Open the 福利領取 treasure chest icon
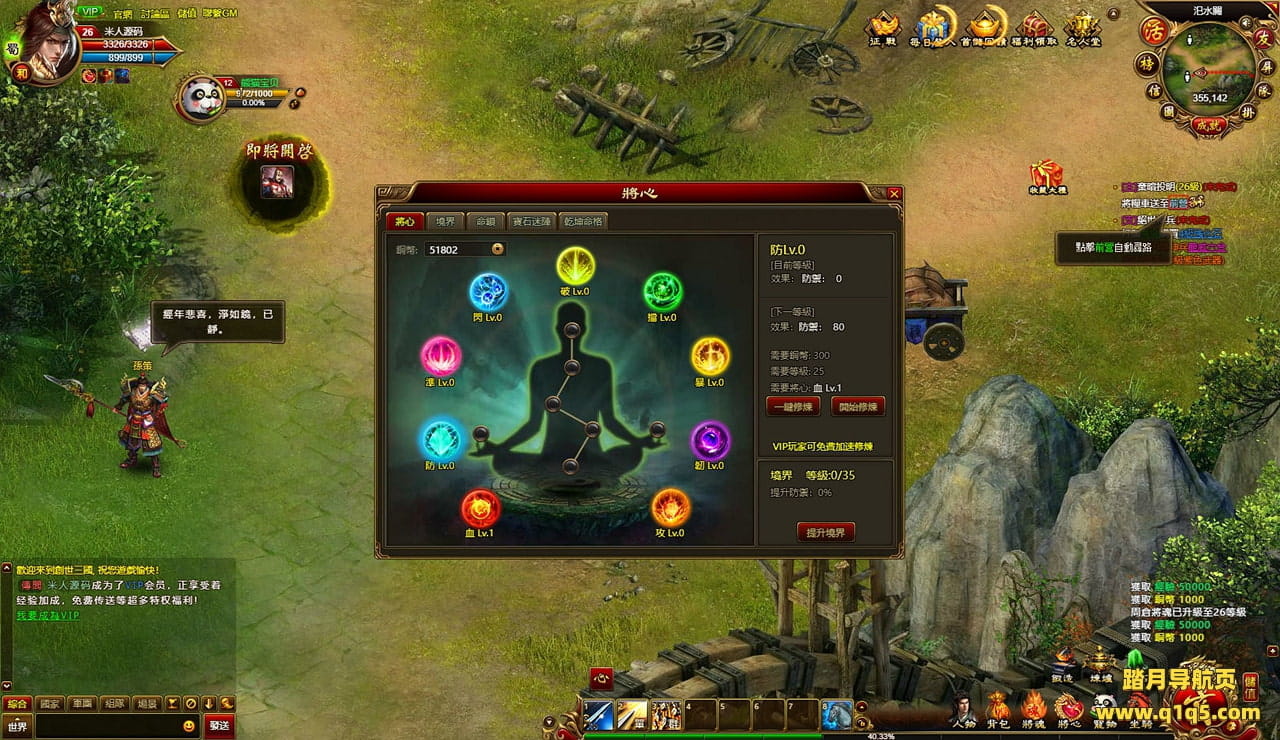This screenshot has width=1280, height=740. 1037,28
